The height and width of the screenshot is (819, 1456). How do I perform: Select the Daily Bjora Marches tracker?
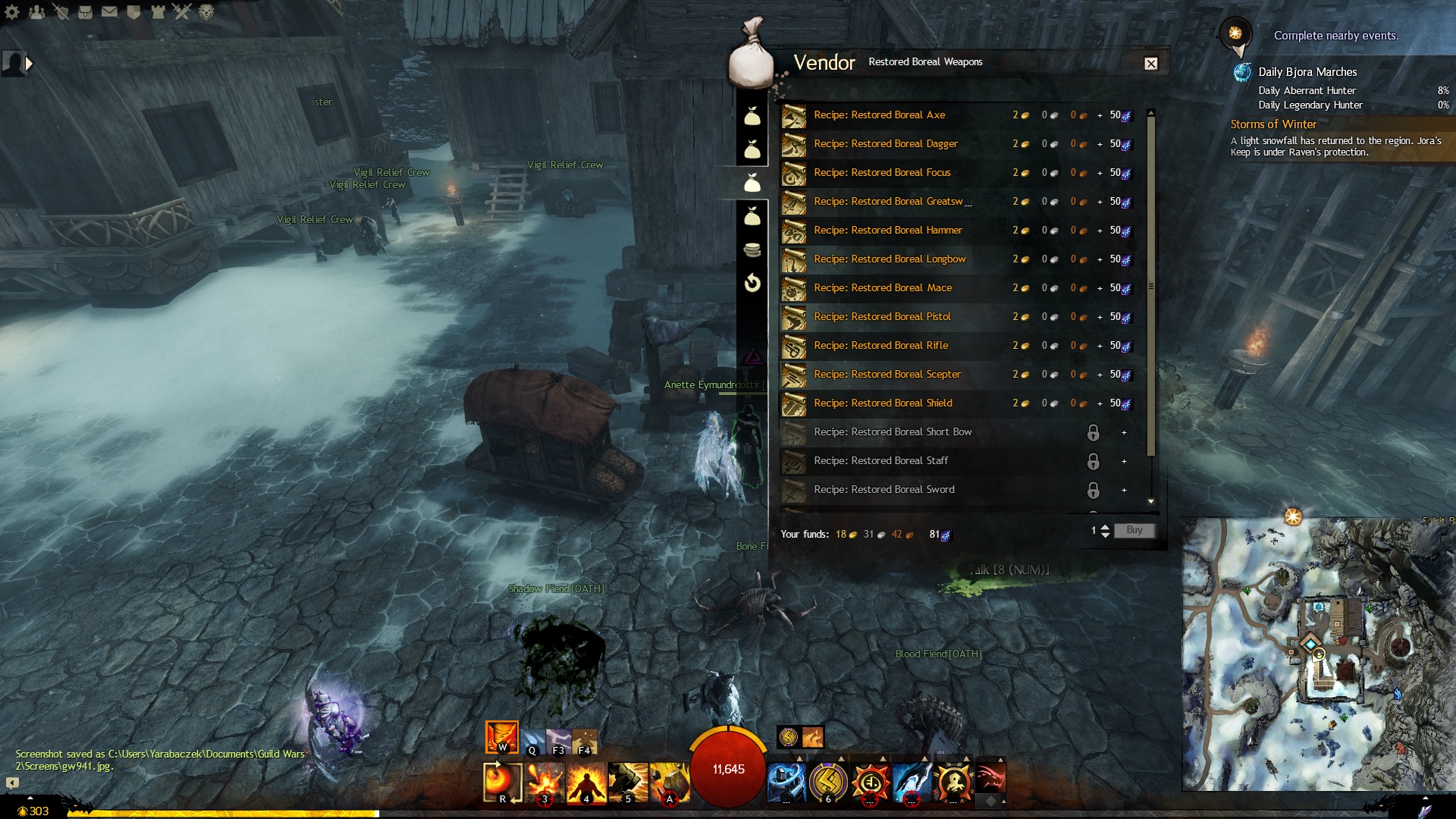point(1307,72)
